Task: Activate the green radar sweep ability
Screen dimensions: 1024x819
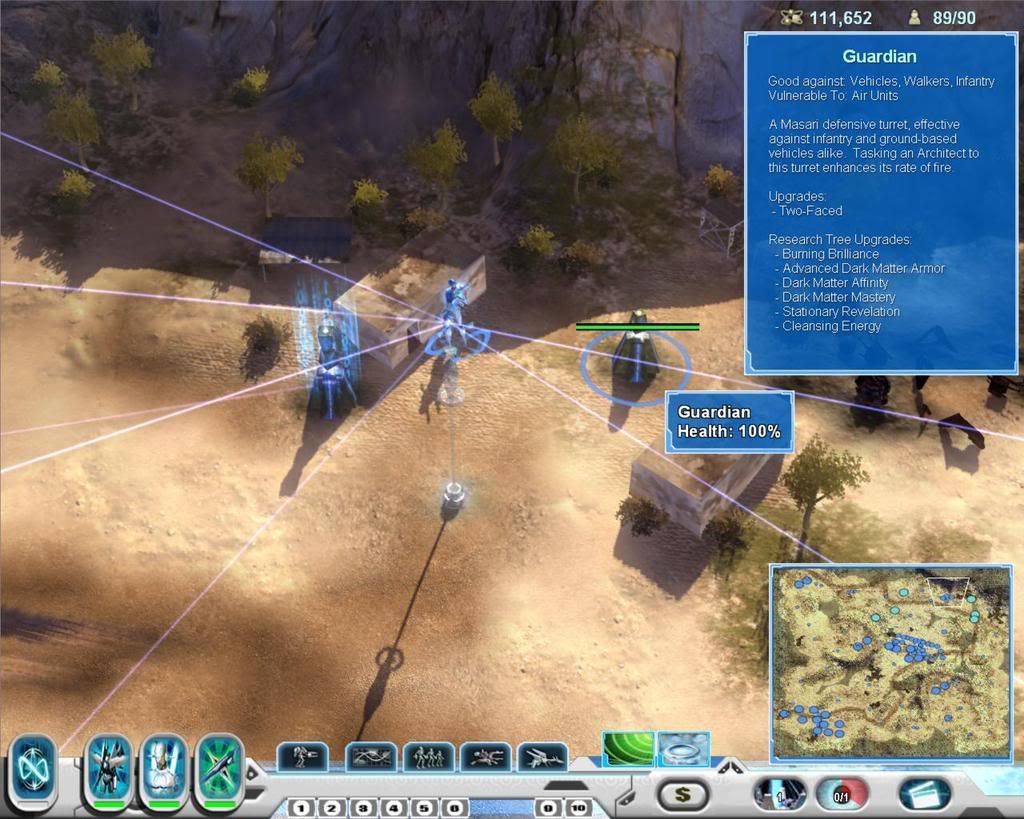Action: point(628,749)
